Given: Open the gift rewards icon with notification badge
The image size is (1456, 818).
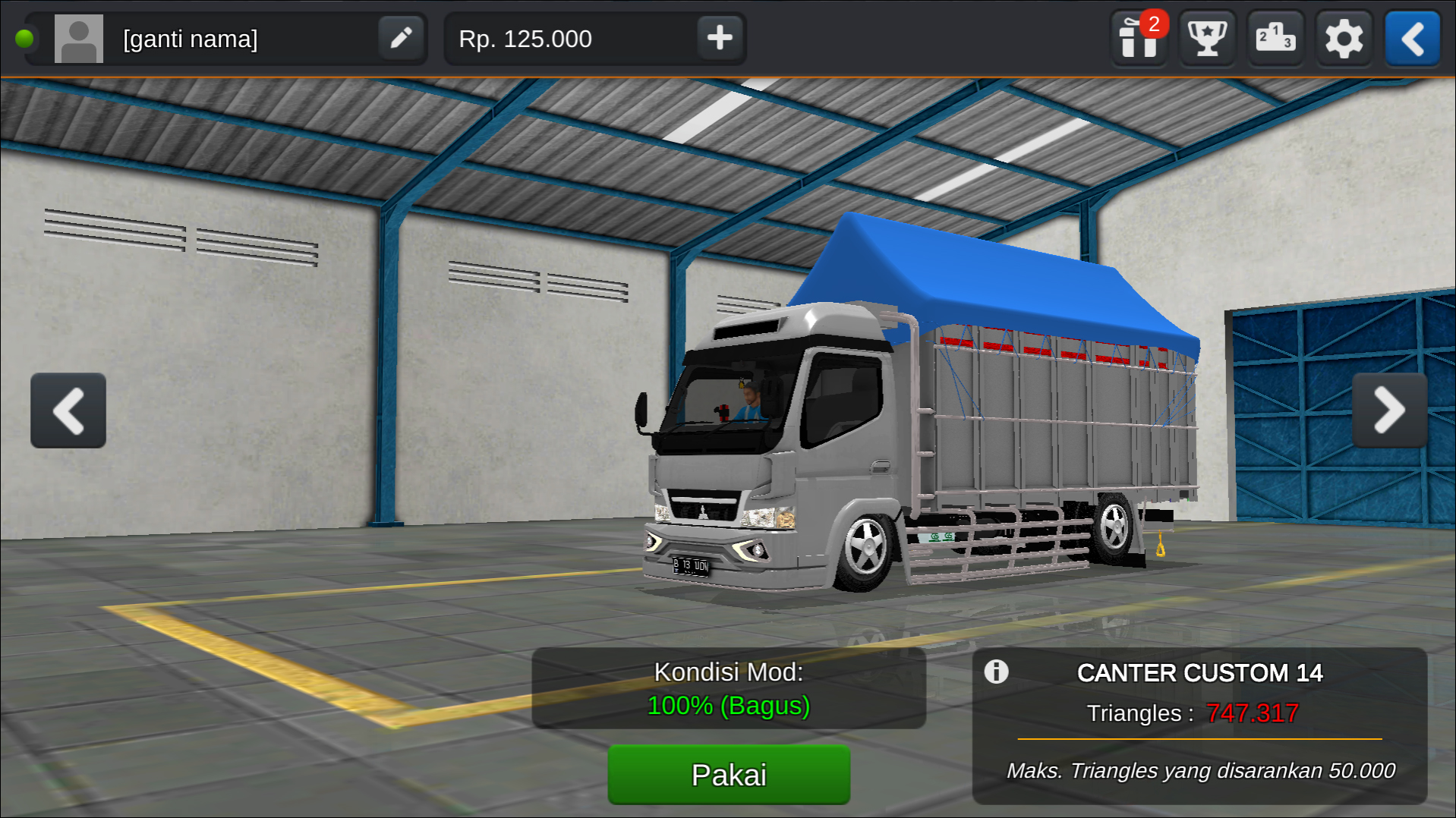Looking at the screenshot, I should 1138,39.
